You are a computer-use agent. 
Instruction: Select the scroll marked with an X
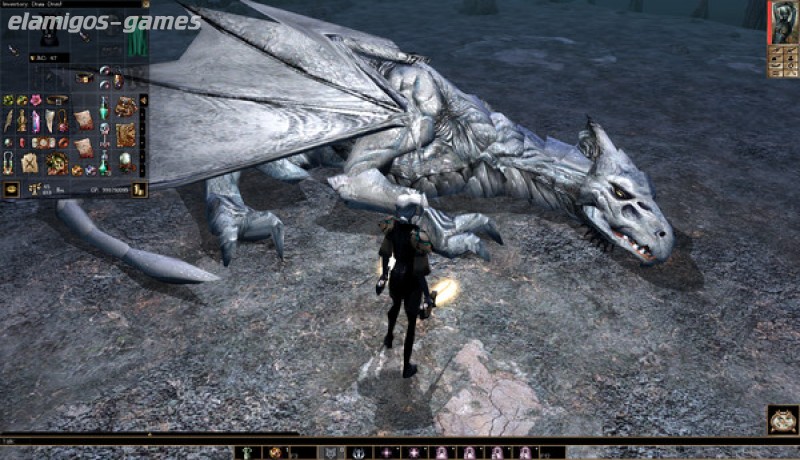pyautogui.click(x=29, y=163)
